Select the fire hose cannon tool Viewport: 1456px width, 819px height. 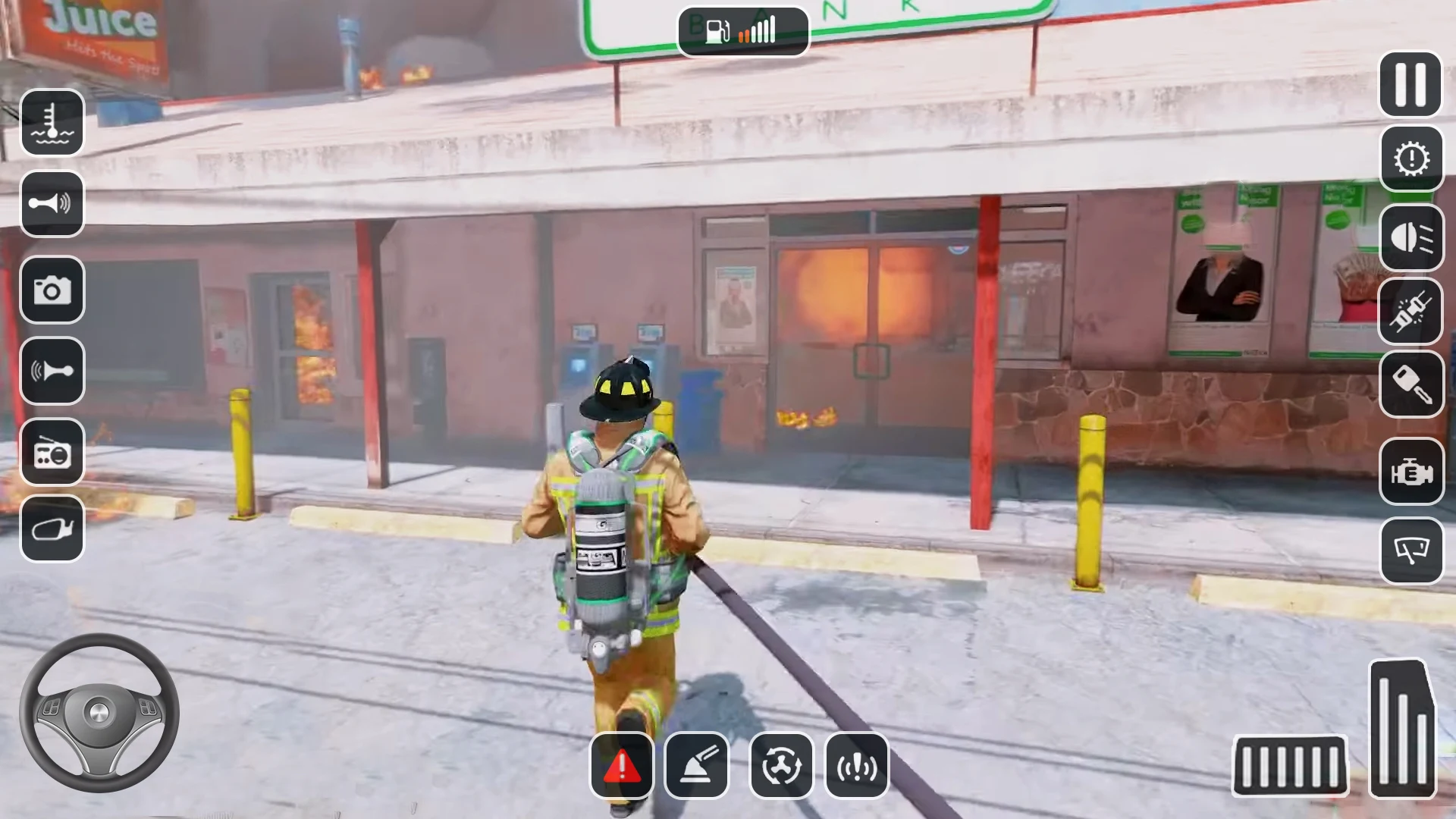click(x=698, y=766)
